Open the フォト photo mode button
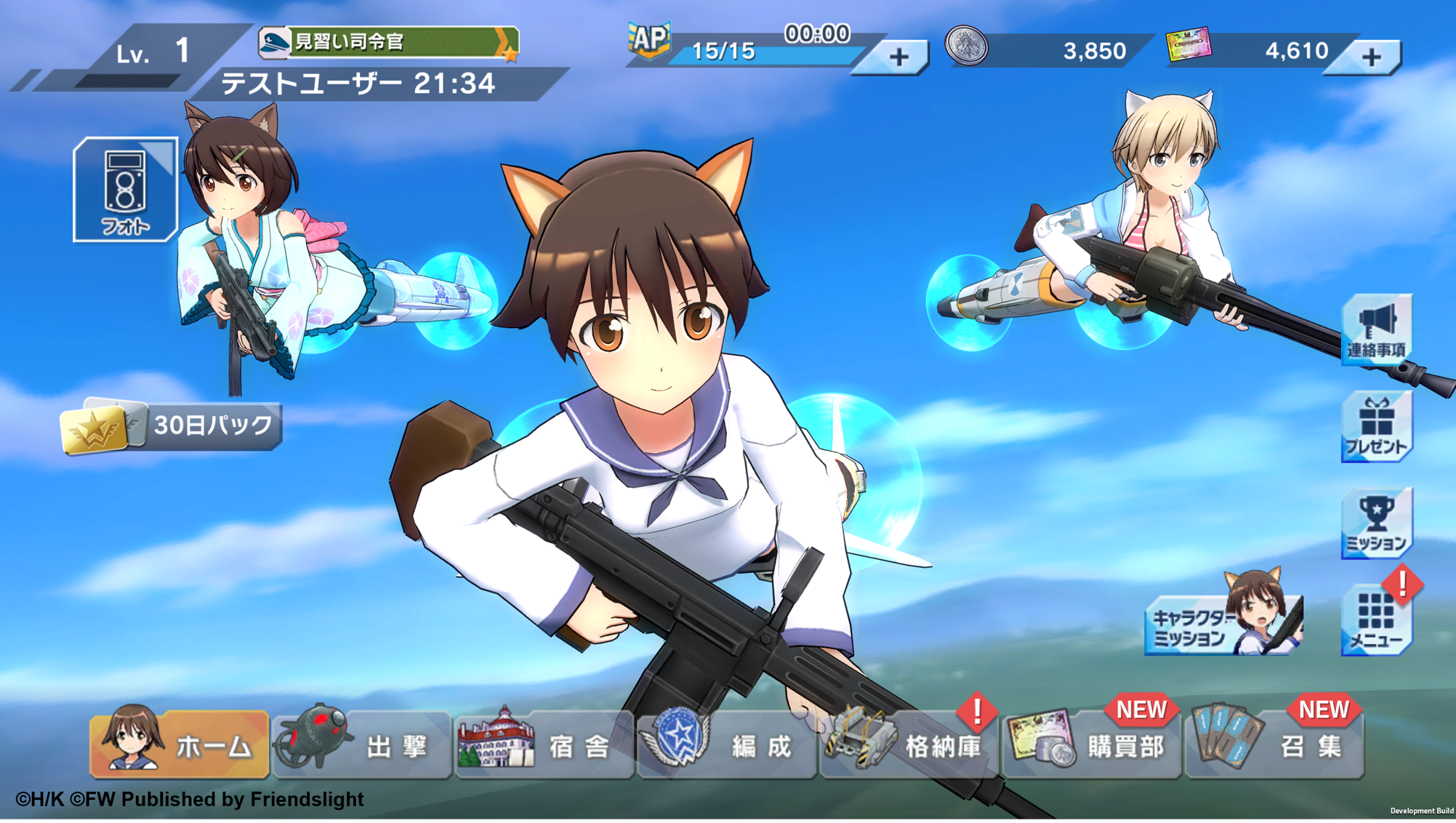1456x823 pixels. (x=125, y=190)
